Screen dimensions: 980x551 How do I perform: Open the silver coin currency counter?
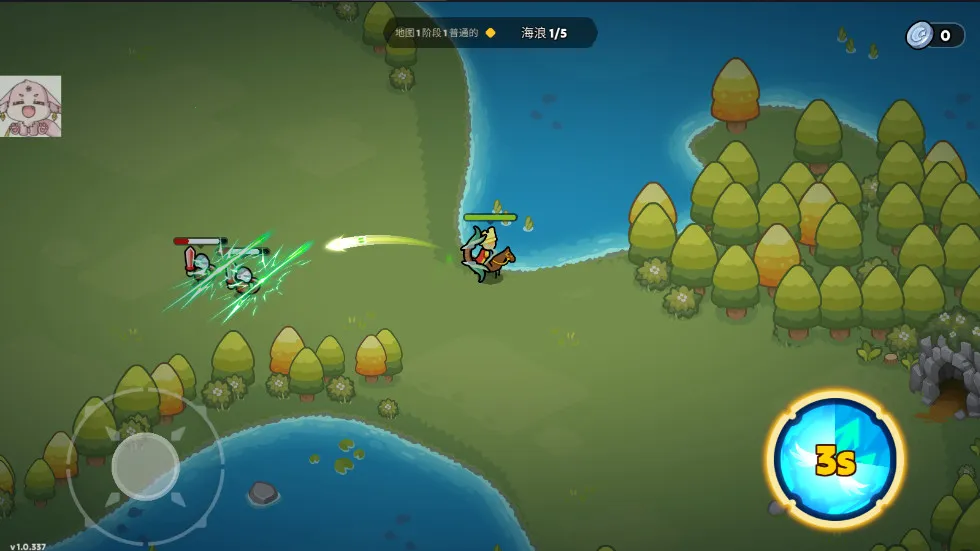[934, 36]
